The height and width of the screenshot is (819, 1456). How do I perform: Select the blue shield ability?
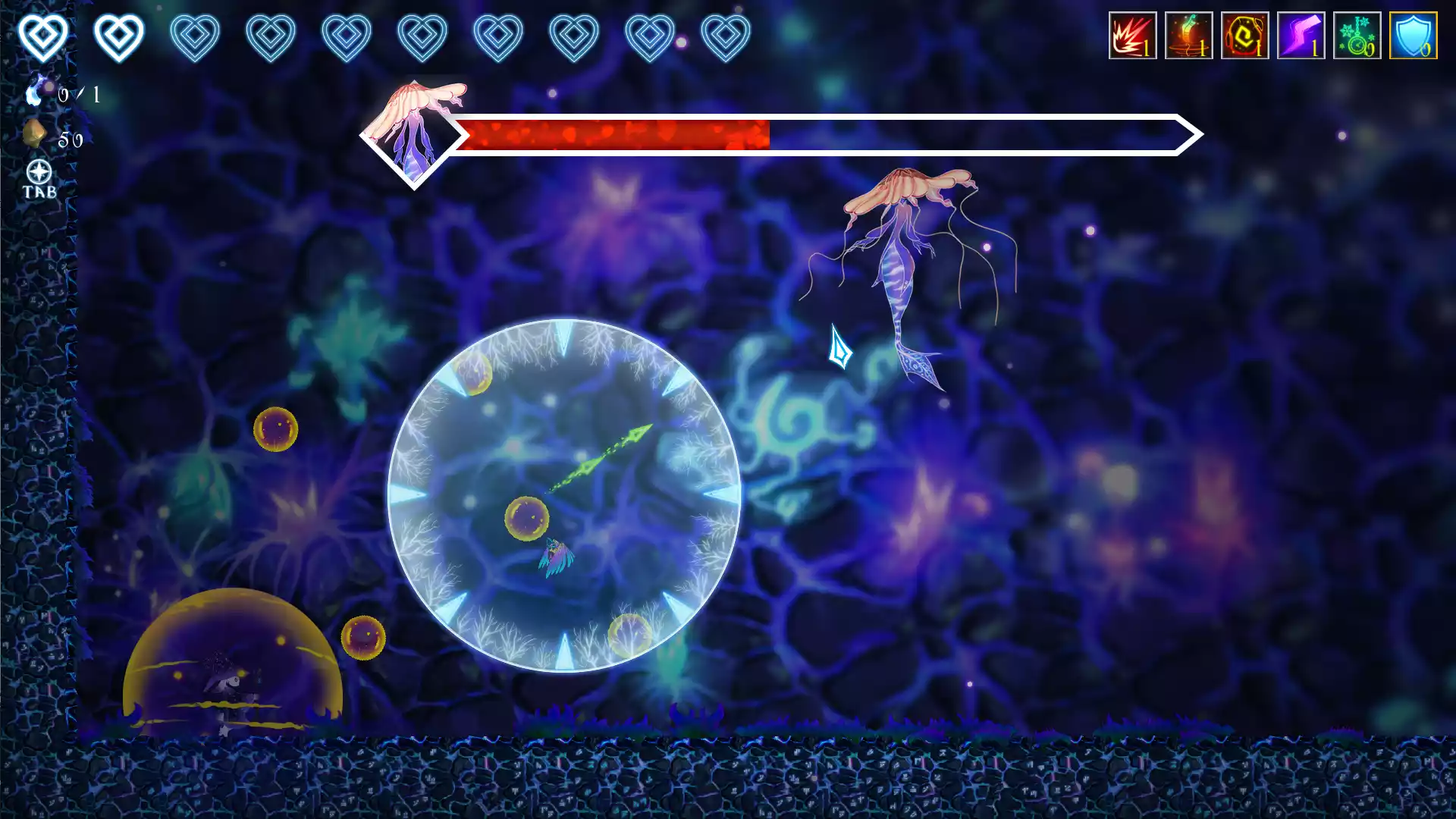[x=1413, y=36]
